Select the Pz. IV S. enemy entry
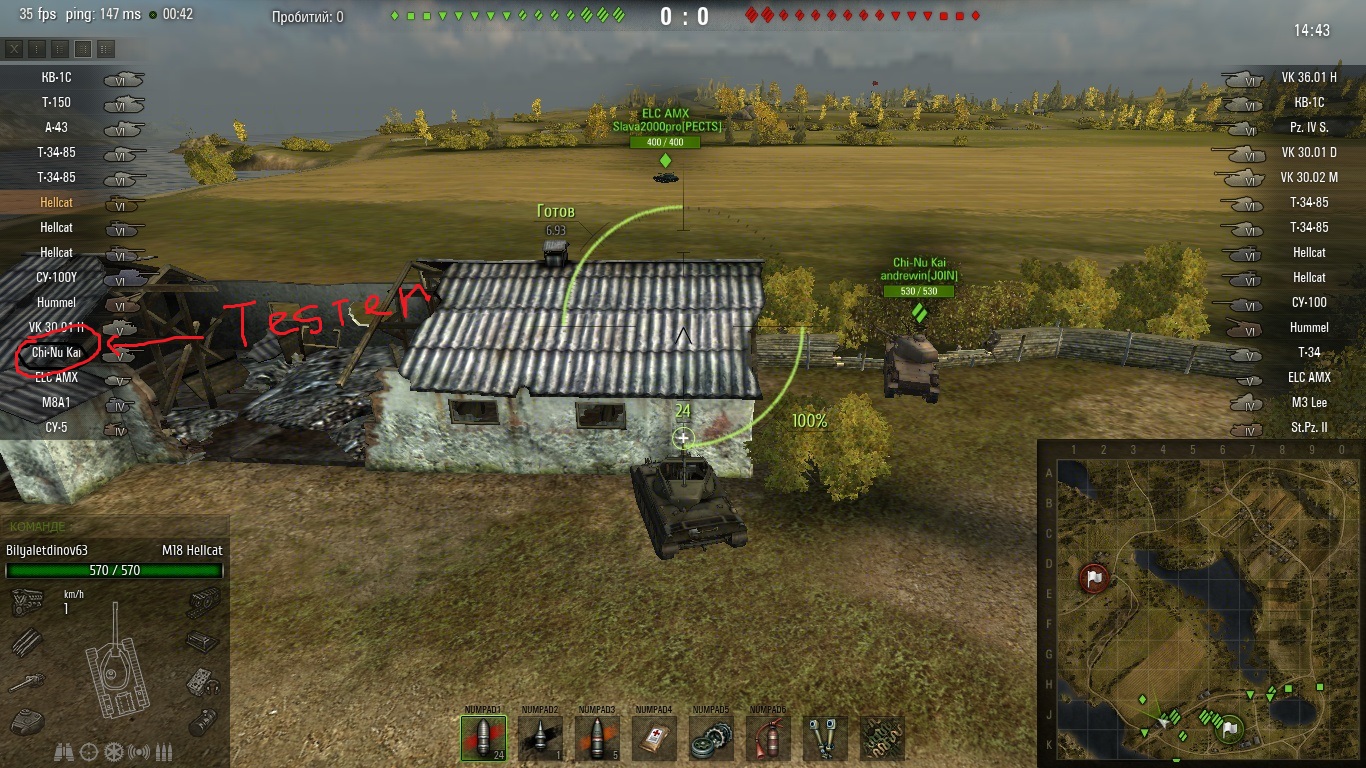This screenshot has width=1366, height=768. tap(1308, 127)
